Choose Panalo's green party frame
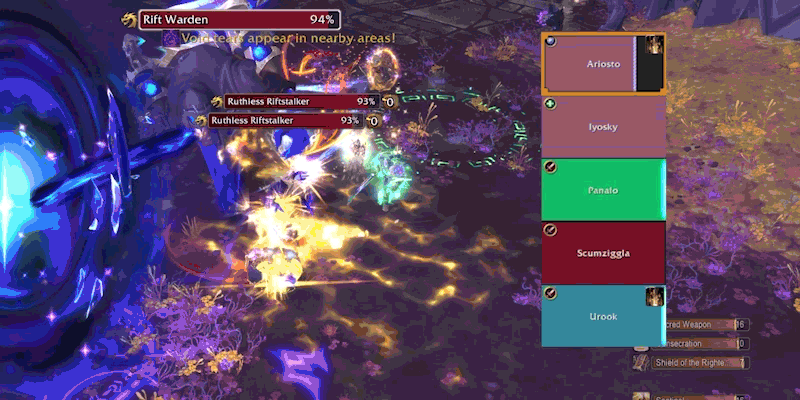800x400 pixels. pyautogui.click(x=603, y=189)
